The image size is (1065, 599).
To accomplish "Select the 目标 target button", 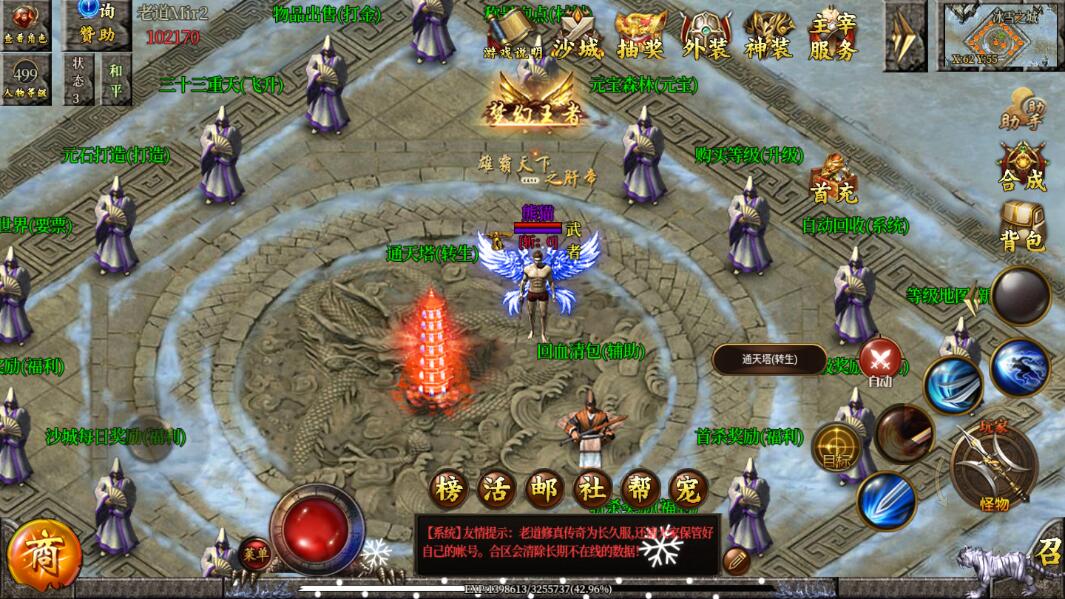I will 836,449.
